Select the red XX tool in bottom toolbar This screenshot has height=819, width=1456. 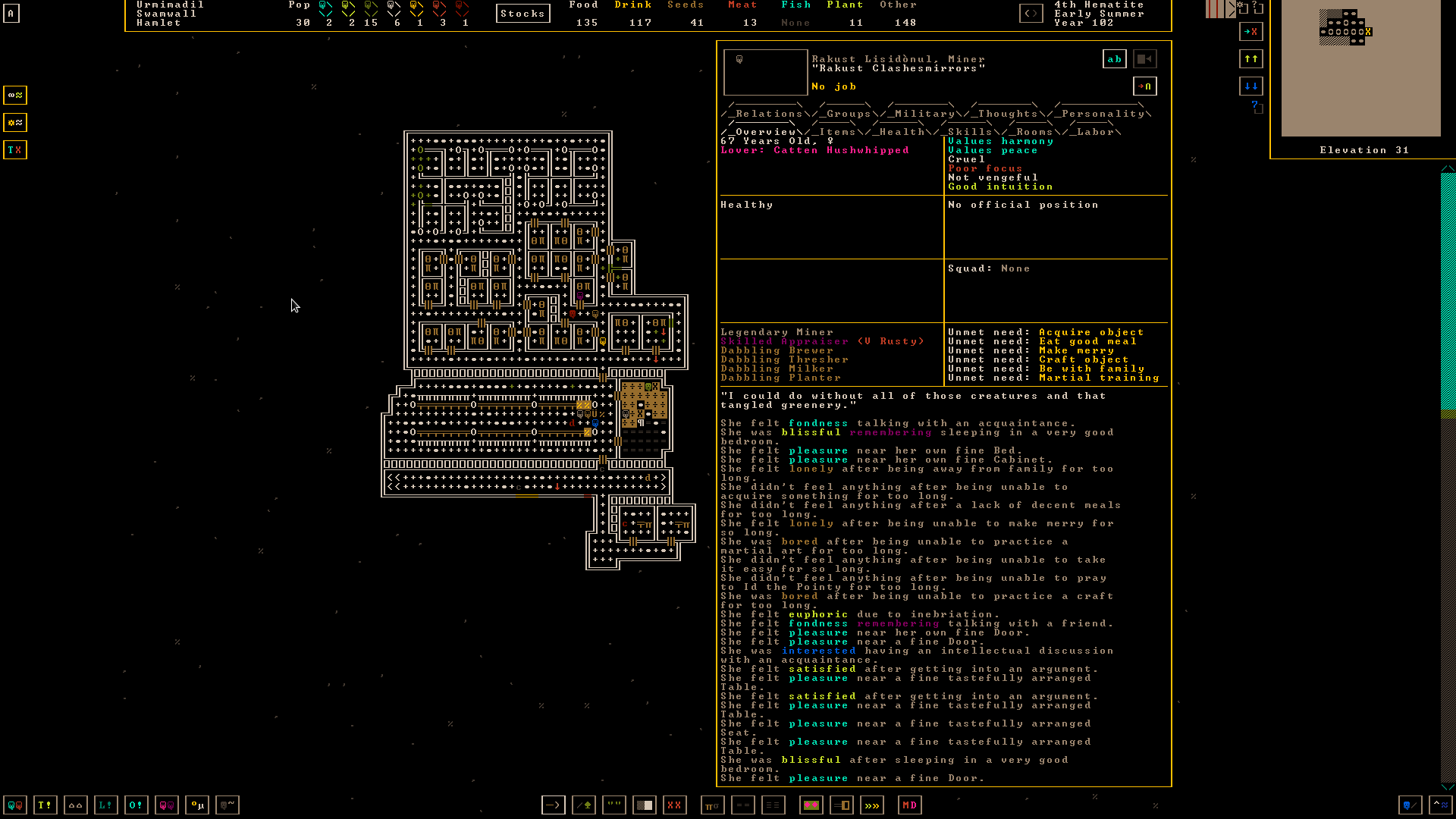(674, 805)
